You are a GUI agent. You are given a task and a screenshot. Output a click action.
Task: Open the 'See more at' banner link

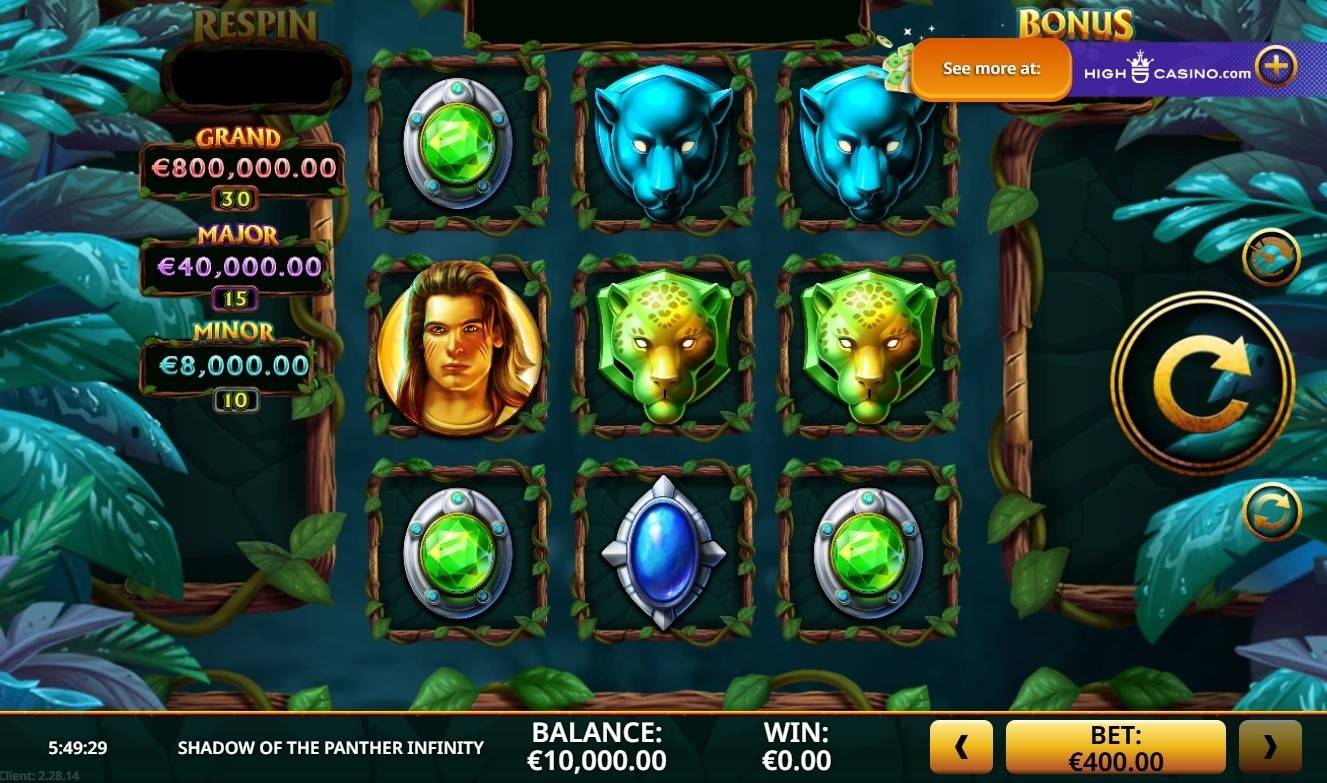coord(991,69)
